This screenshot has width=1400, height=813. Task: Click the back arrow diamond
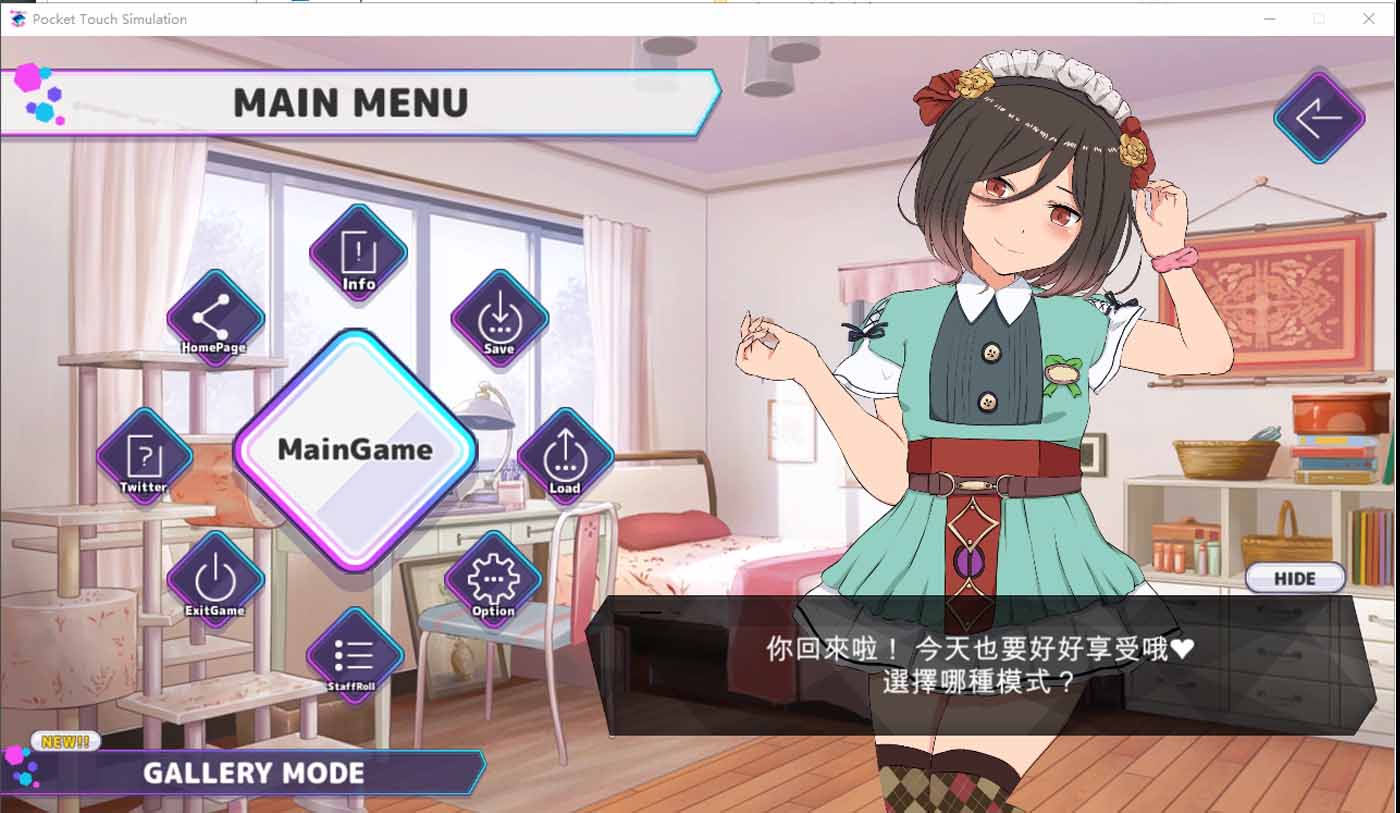point(1318,118)
